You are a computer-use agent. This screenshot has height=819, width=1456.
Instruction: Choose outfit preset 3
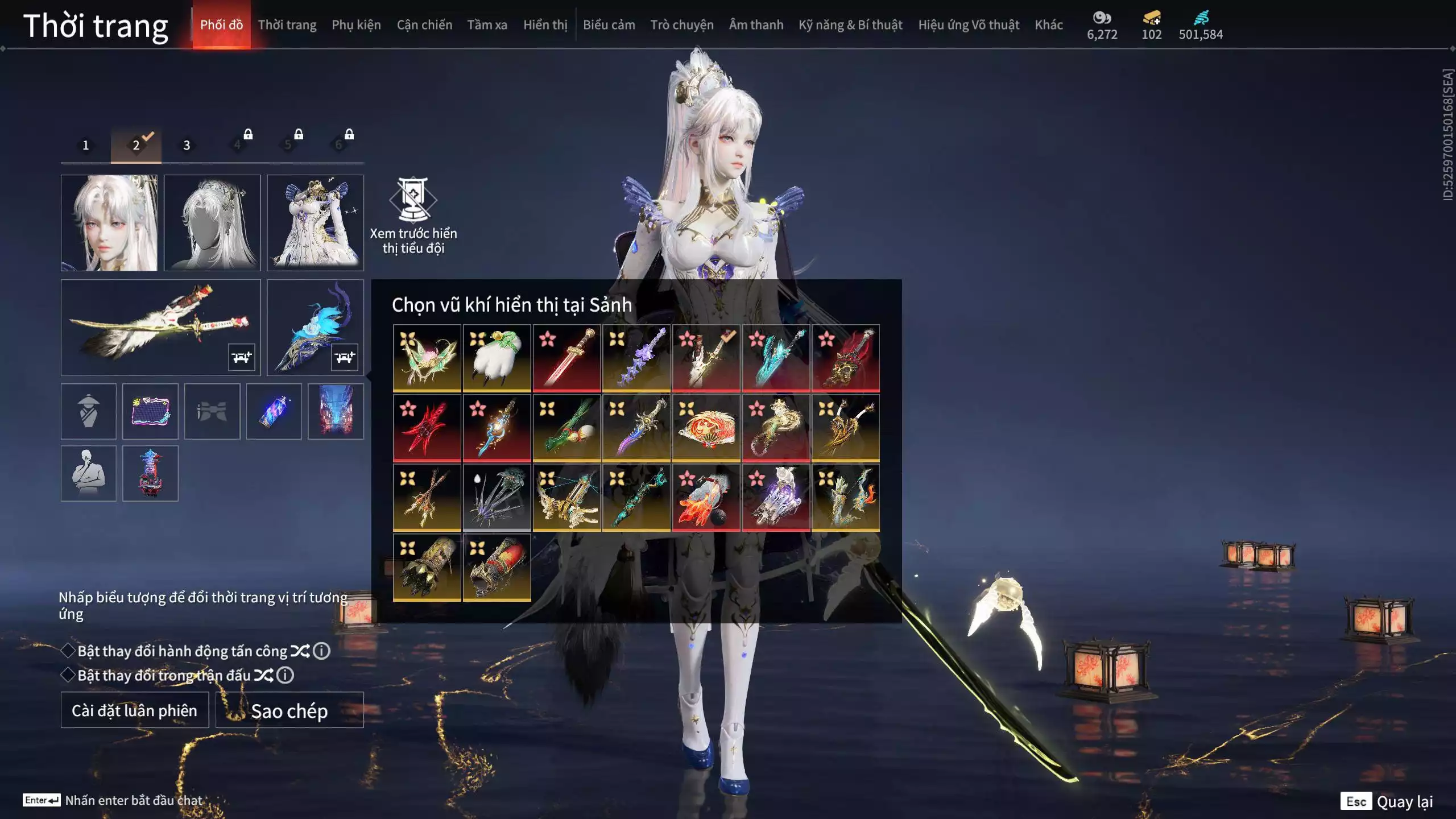tap(187, 146)
